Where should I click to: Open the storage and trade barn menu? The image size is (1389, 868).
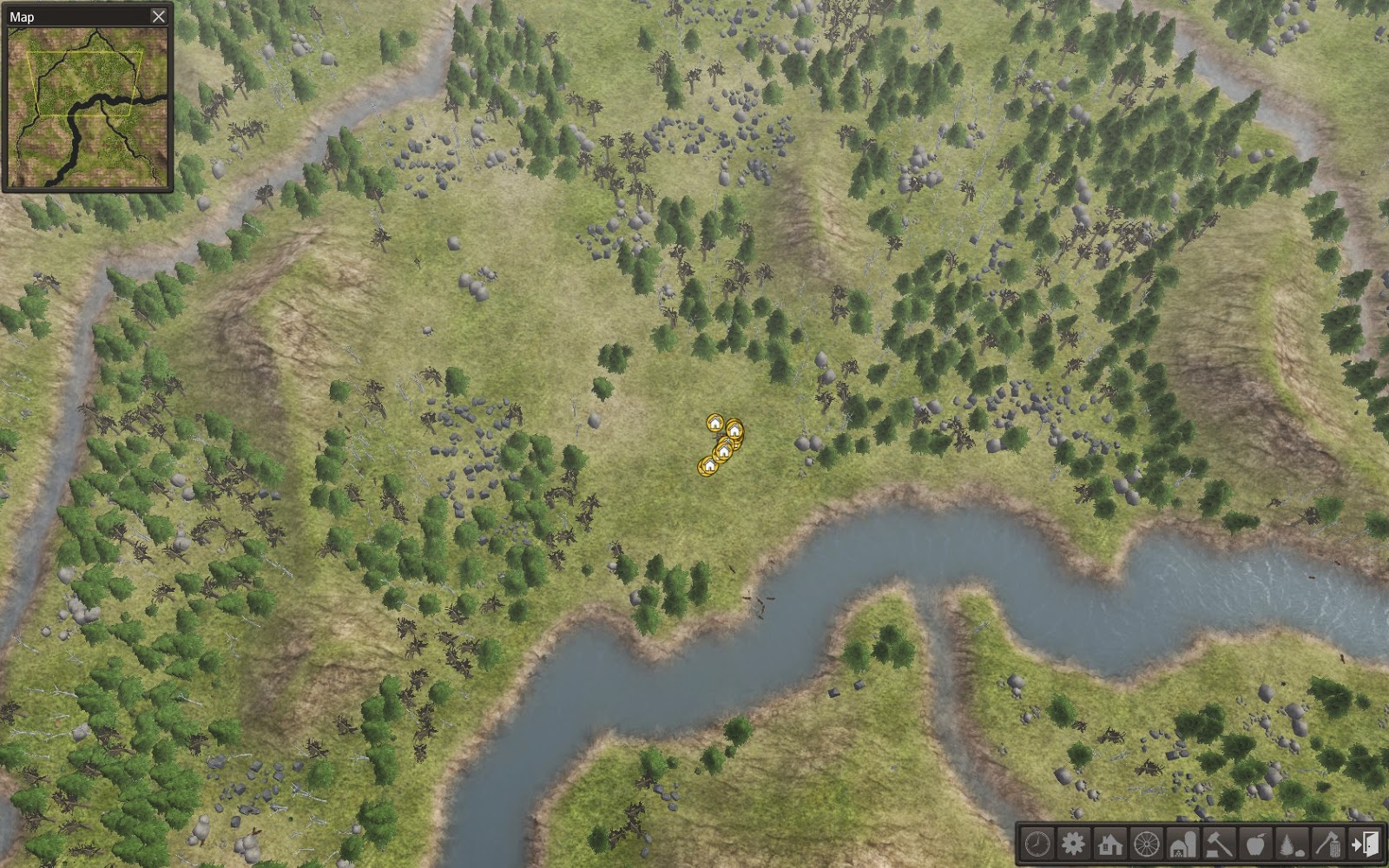pos(1182,844)
